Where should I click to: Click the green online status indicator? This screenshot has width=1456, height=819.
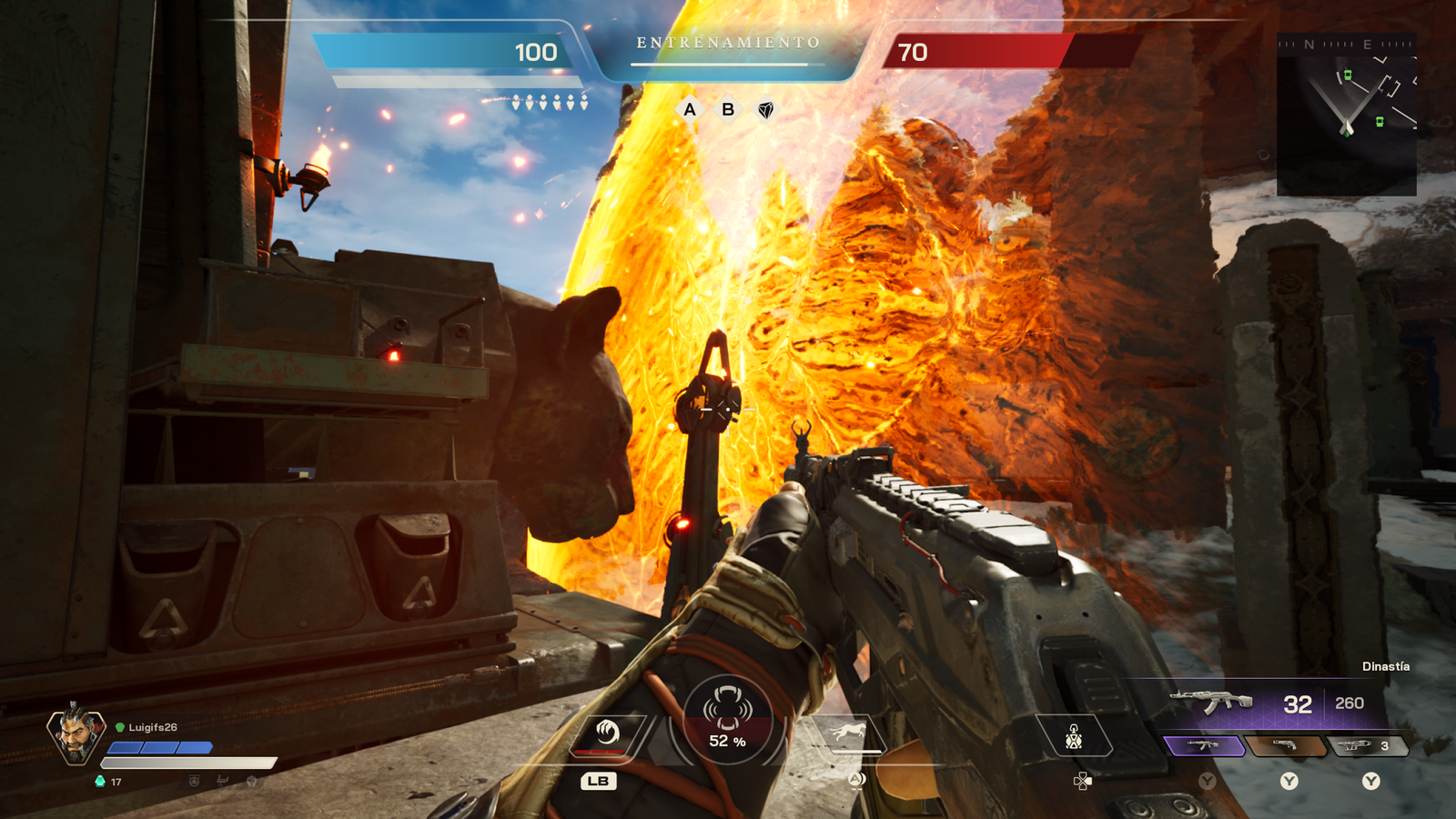pos(119,727)
